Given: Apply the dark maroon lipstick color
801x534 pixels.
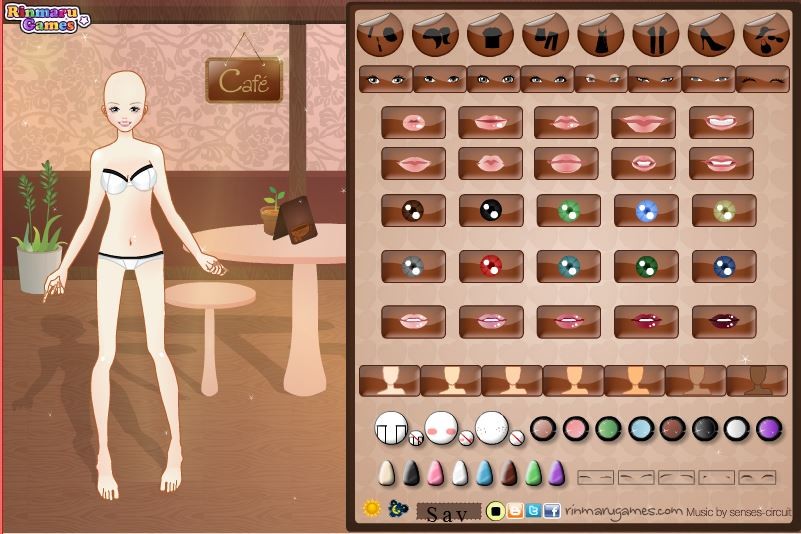Looking at the screenshot, I should coord(724,322).
